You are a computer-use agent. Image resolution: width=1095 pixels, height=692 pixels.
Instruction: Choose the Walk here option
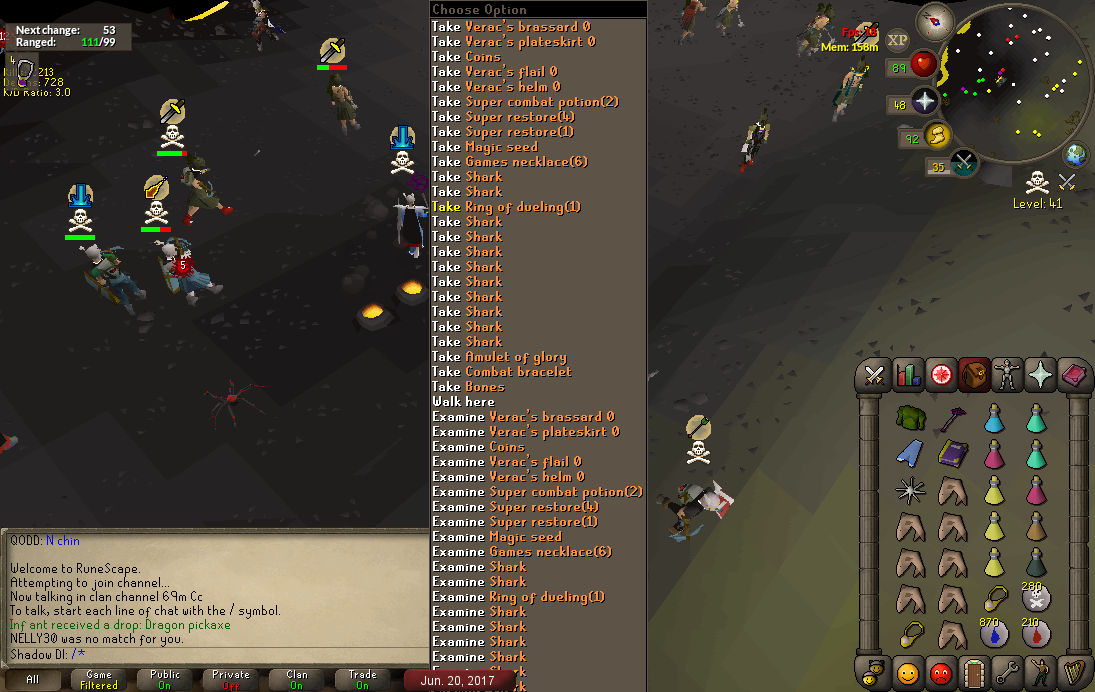click(x=463, y=402)
